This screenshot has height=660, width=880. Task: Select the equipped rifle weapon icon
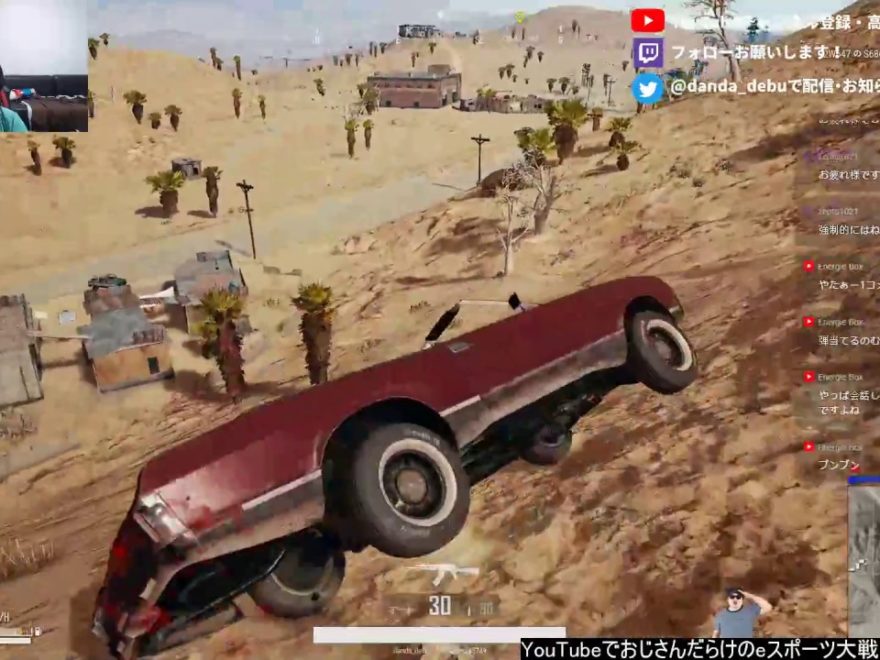point(442,574)
